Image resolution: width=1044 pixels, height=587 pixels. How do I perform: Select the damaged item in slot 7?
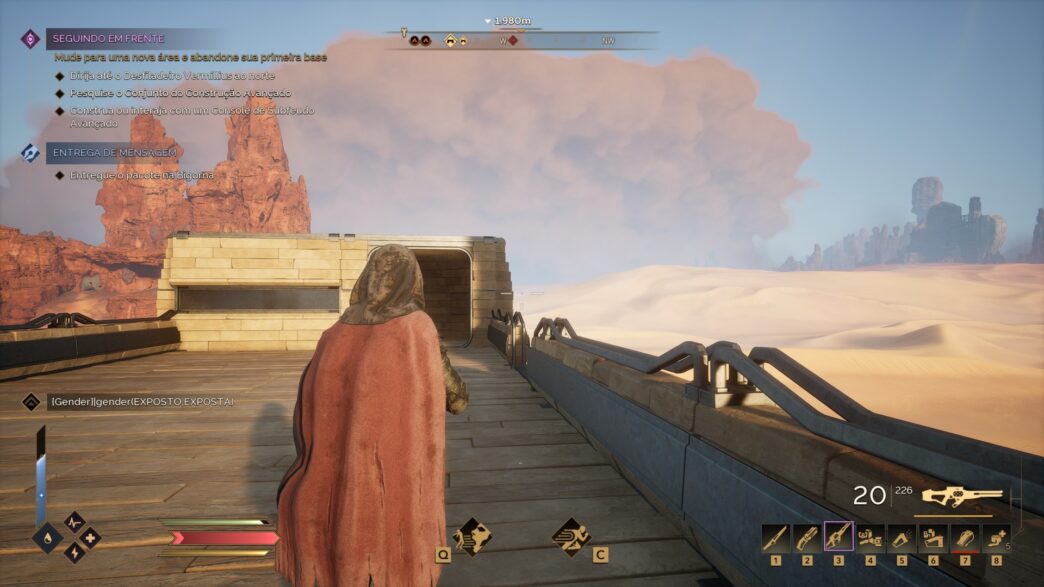(964, 538)
